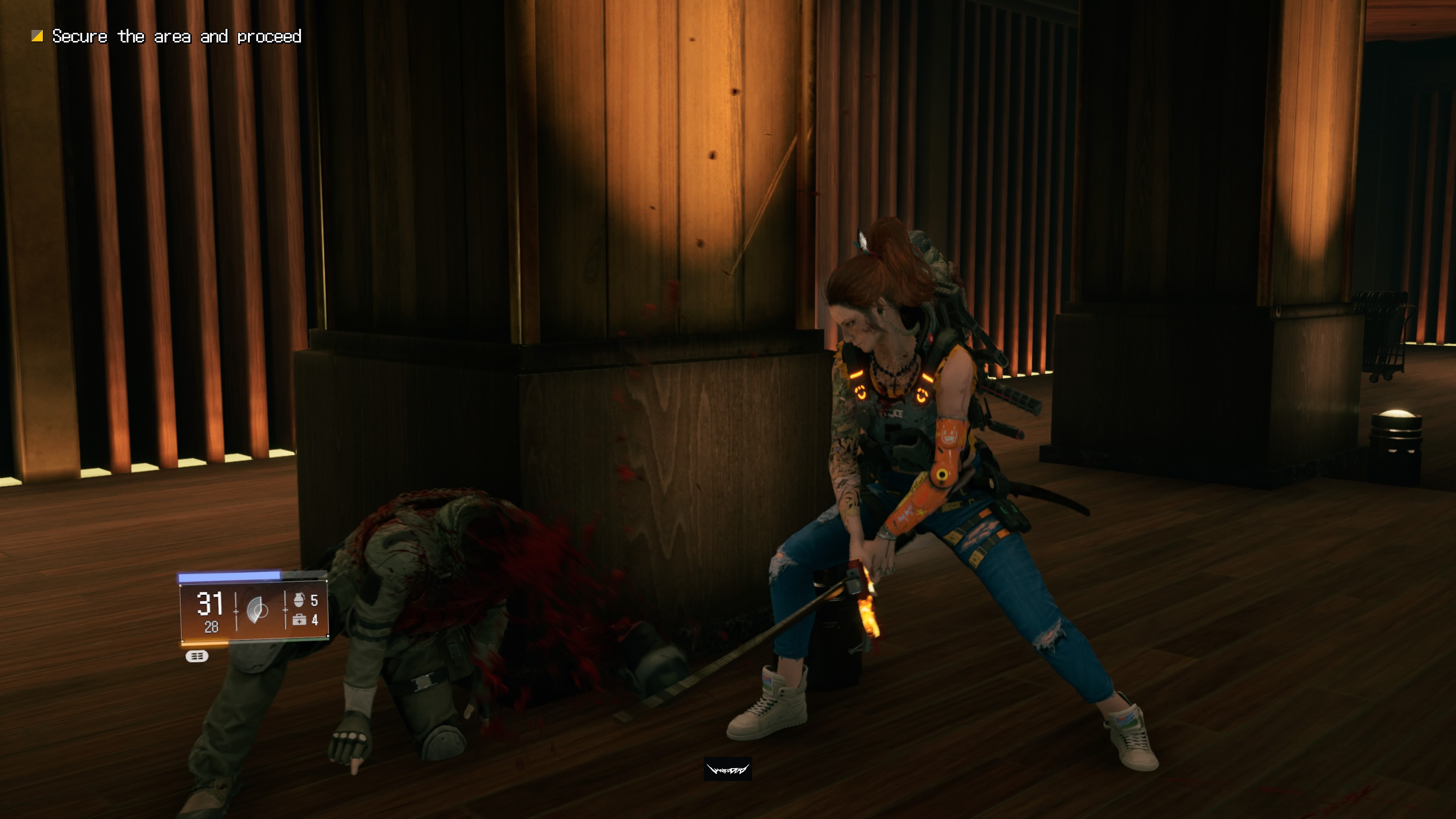Select the half-disc ability icon in the HUD
Viewport: 1456px width, 819px height.
258,610
